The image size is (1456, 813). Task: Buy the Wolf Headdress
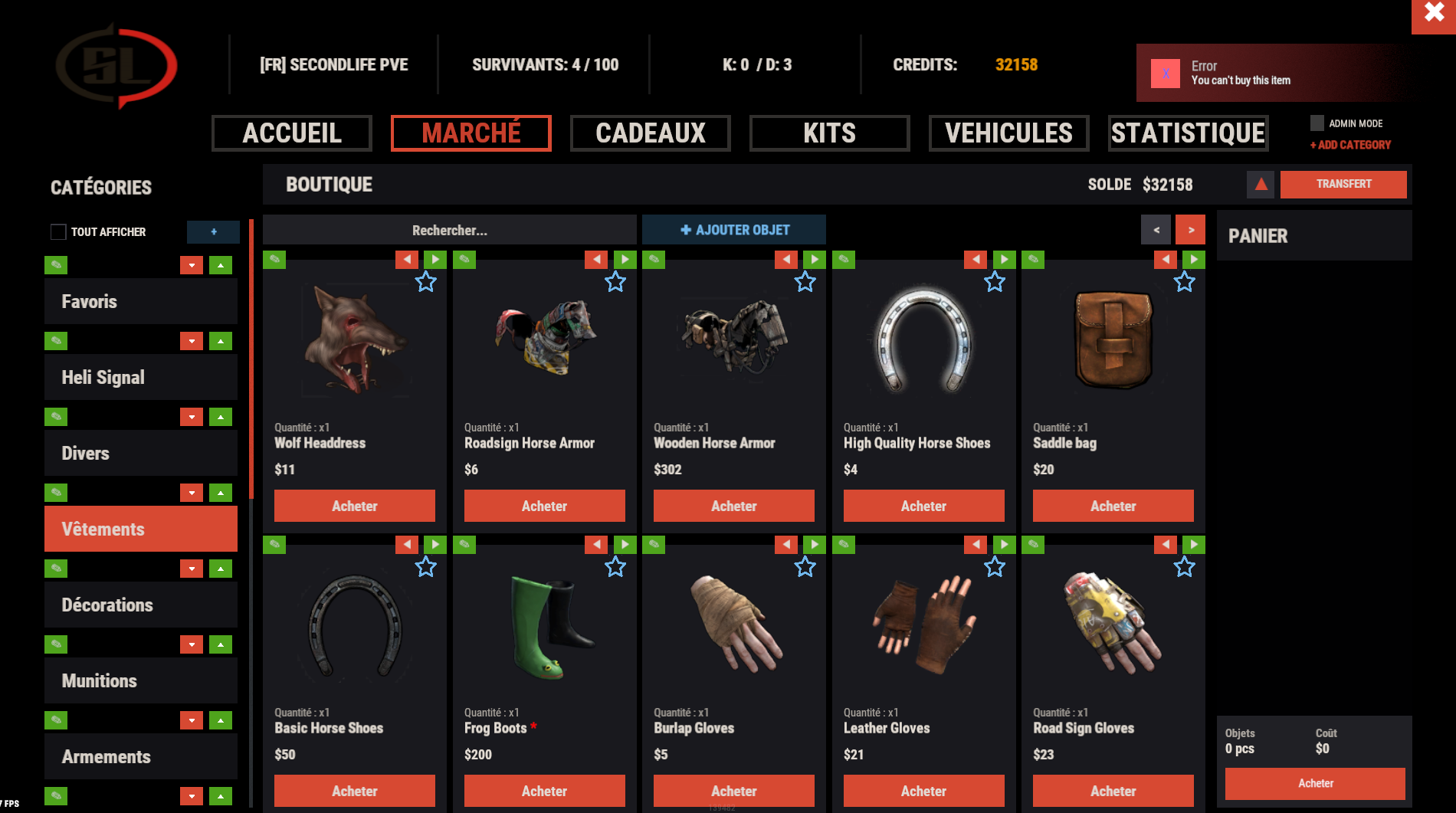(x=355, y=506)
